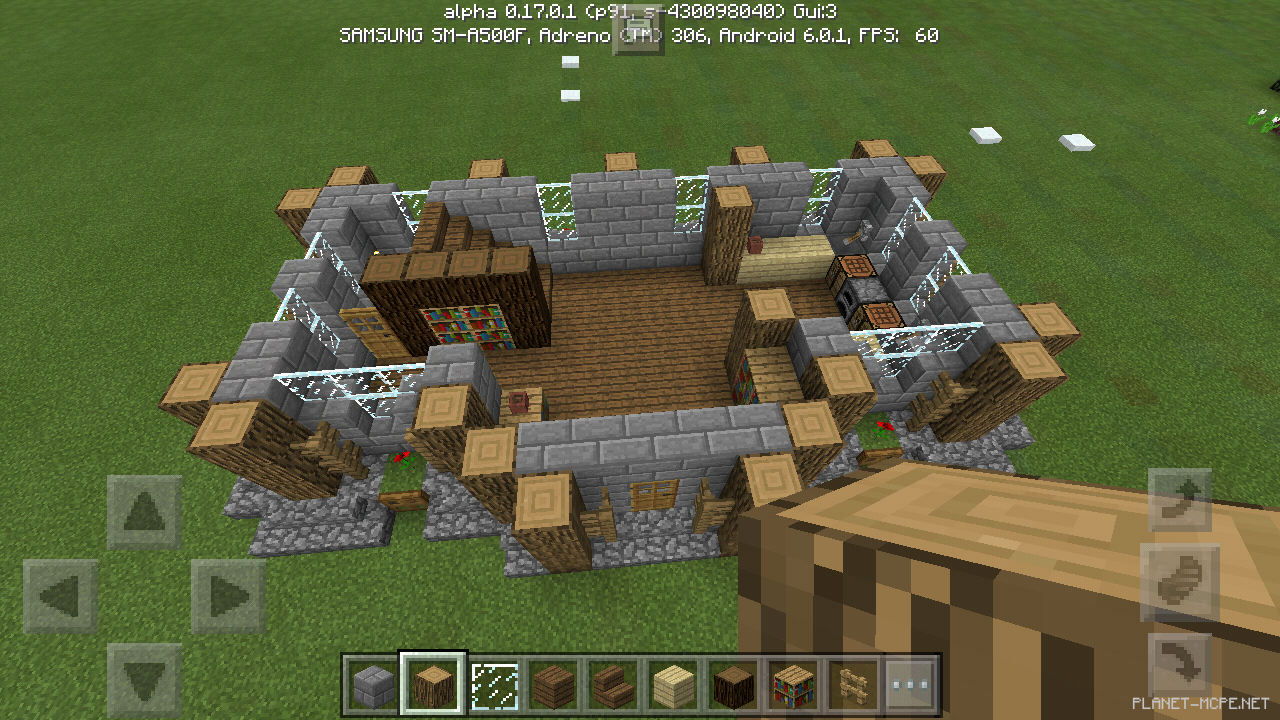The image size is (1280, 720).
Task: Select the dark oak log block
Action: (734, 685)
